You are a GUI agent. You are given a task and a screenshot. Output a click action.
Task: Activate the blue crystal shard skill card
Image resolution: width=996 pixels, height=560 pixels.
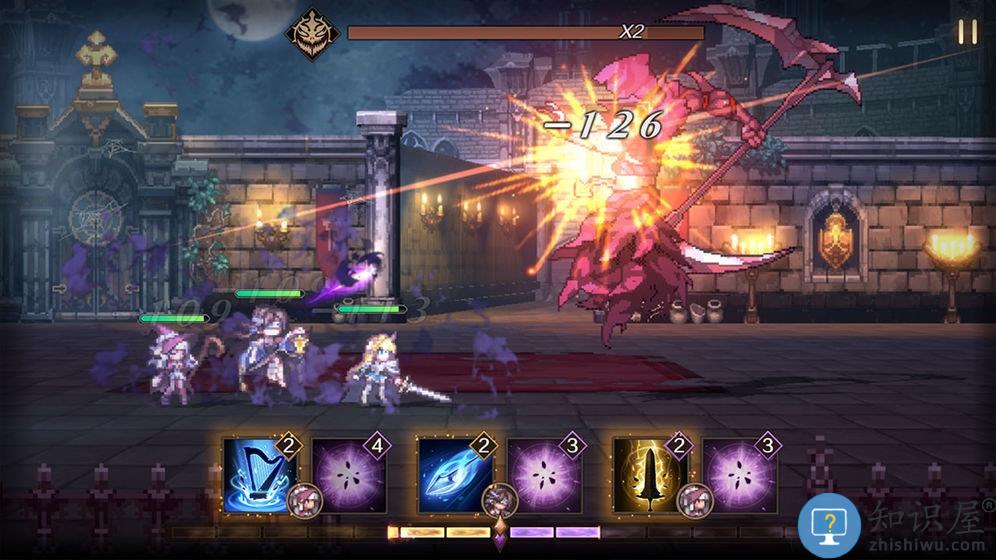[x=454, y=474]
